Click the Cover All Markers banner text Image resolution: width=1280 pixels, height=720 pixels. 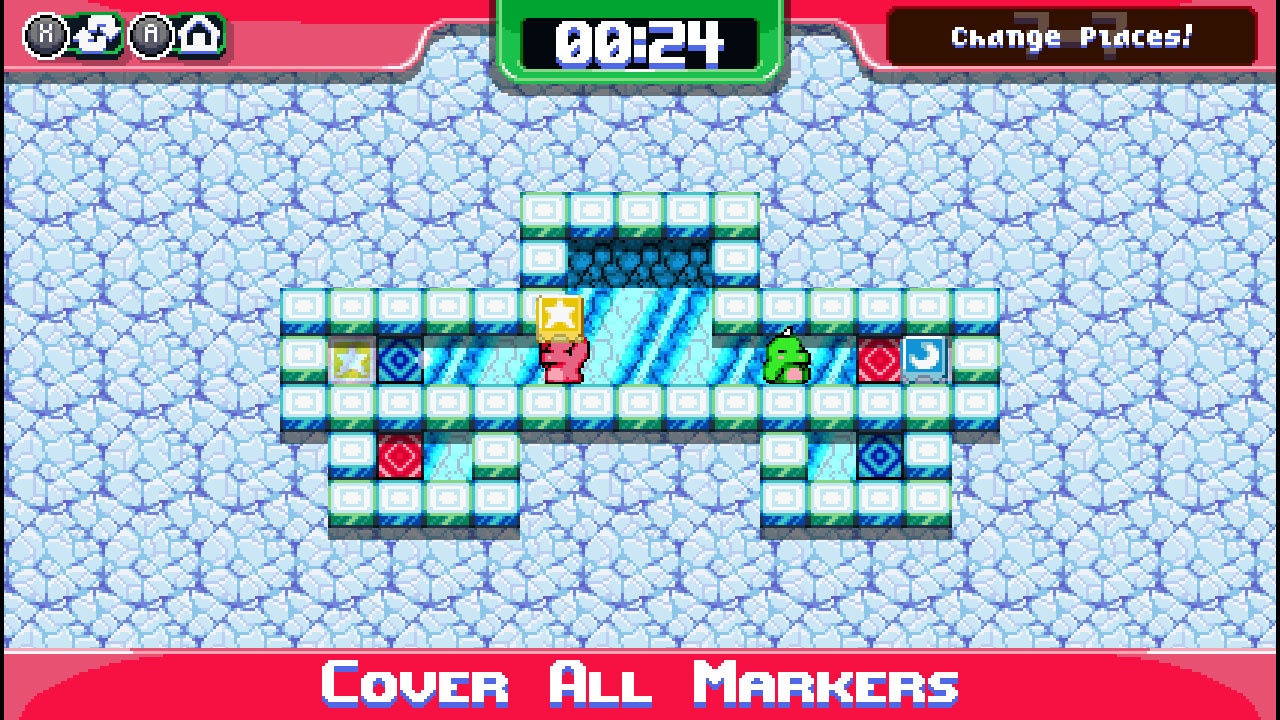(640, 685)
